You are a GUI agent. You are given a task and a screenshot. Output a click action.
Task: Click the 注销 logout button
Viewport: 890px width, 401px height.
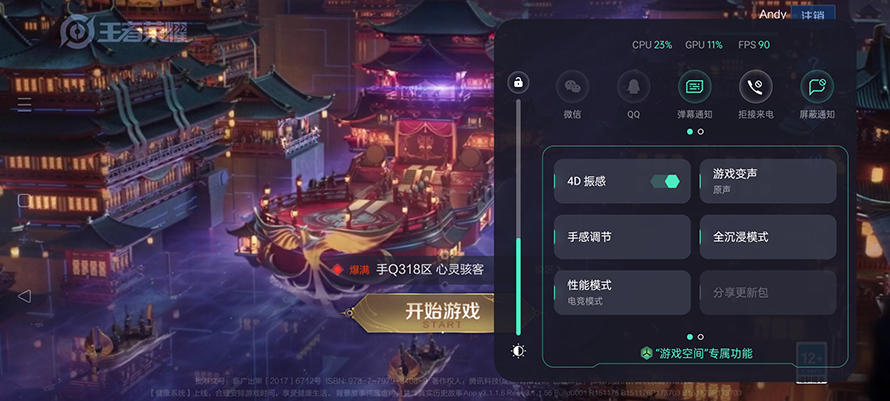click(812, 15)
